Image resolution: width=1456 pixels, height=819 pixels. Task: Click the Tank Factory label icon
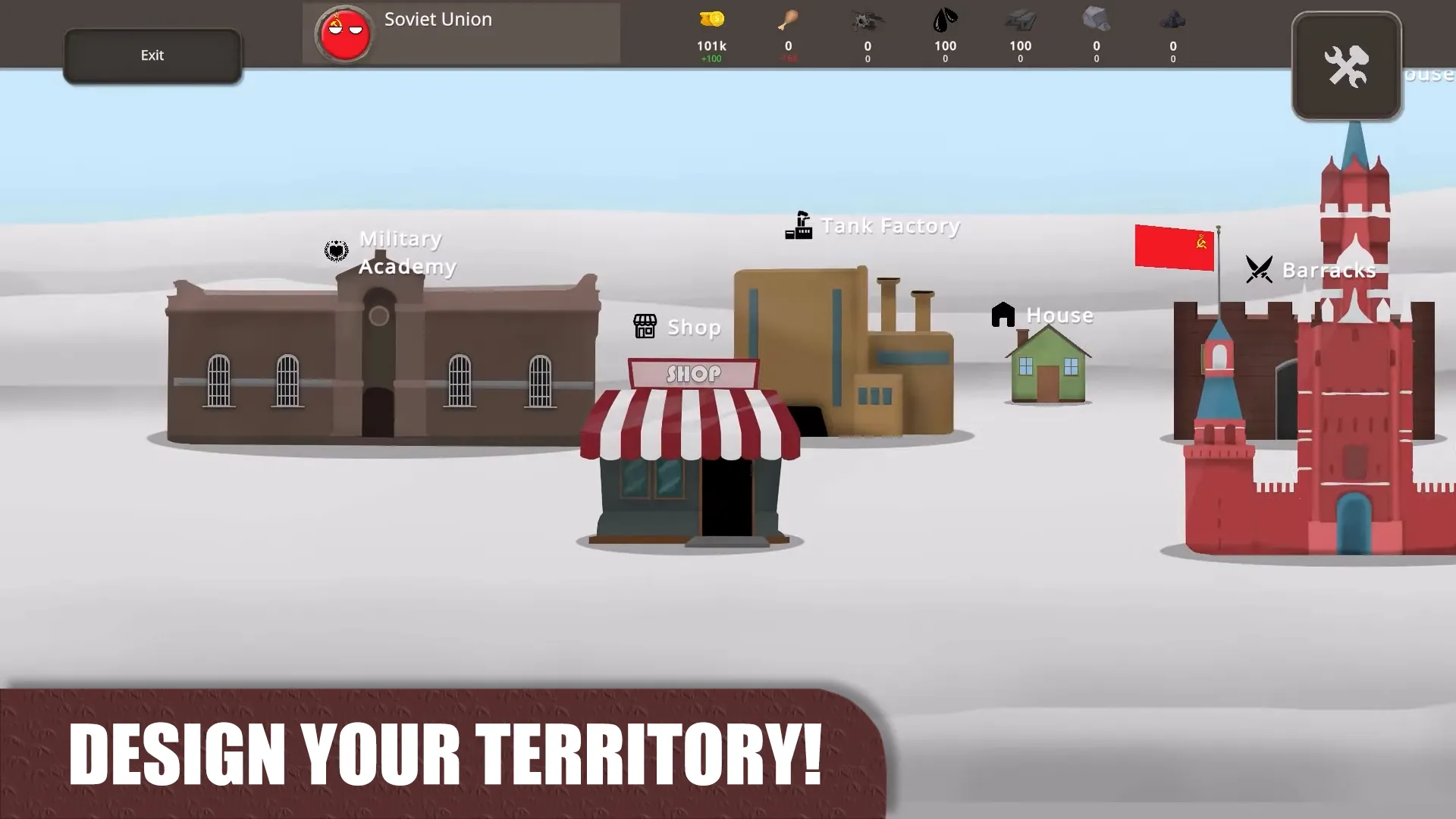click(799, 224)
